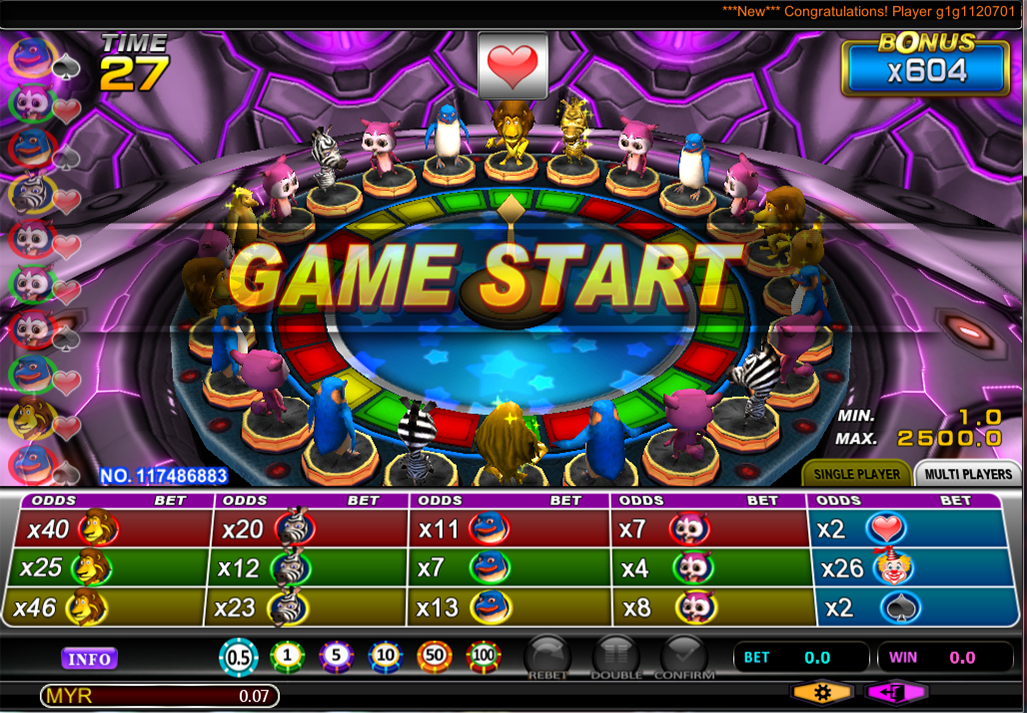Viewport: 1027px width, 713px height.
Task: Bet on the yellow owl x8 cell
Action: click(x=709, y=607)
